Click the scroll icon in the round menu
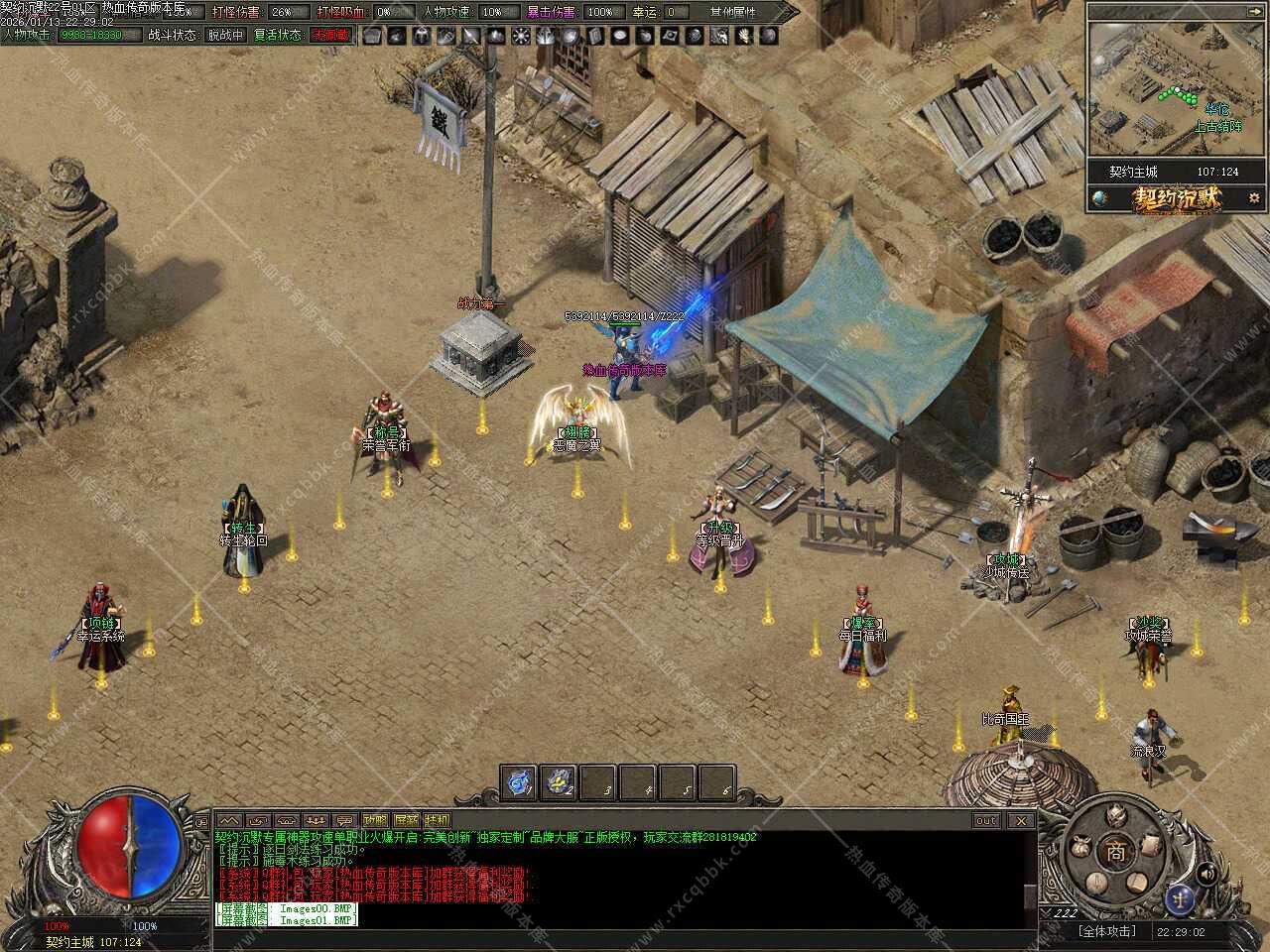 [1151, 846]
